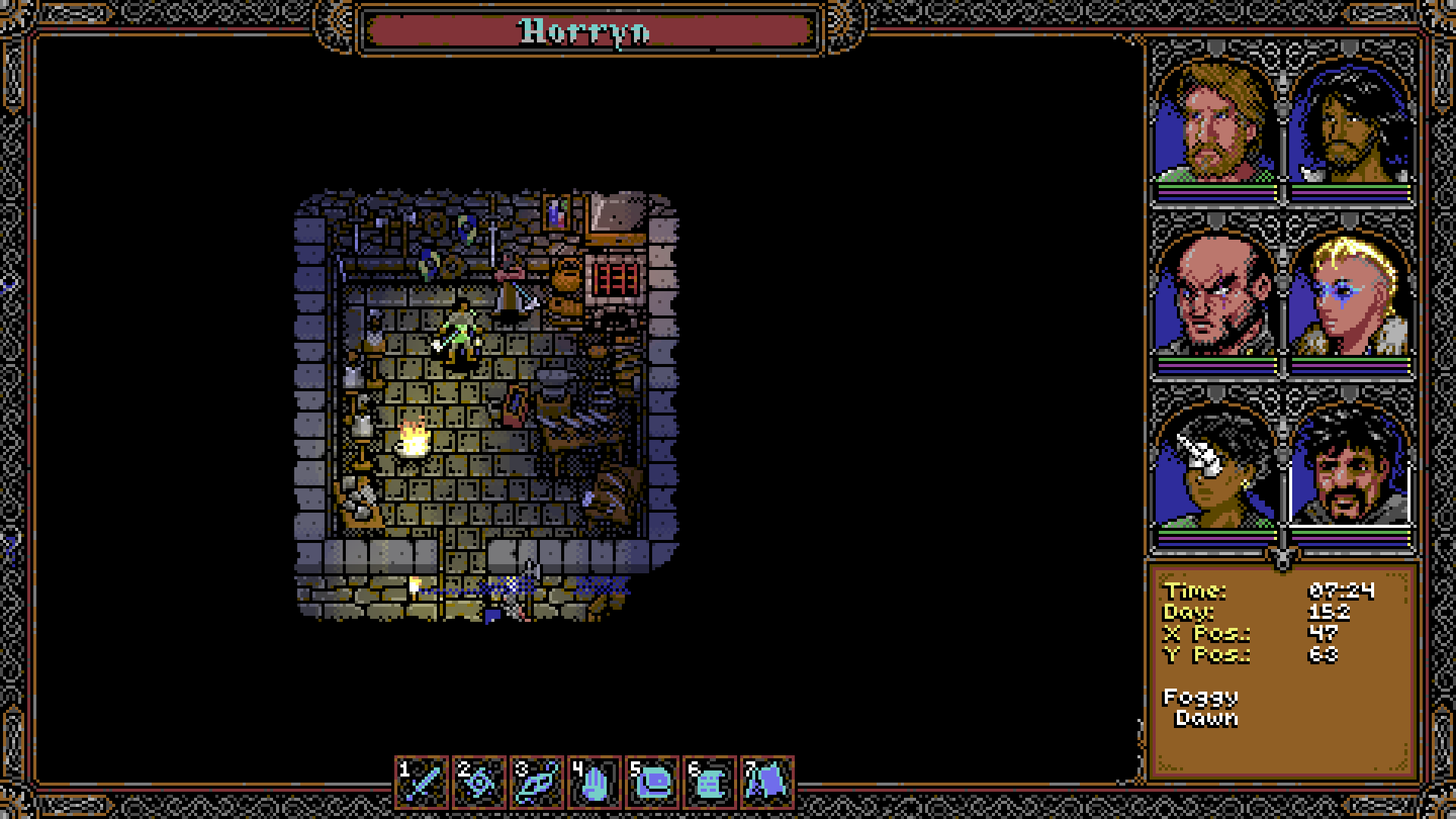Choose the feather quill icon in slot 3
The image size is (1456, 819).
(x=538, y=781)
